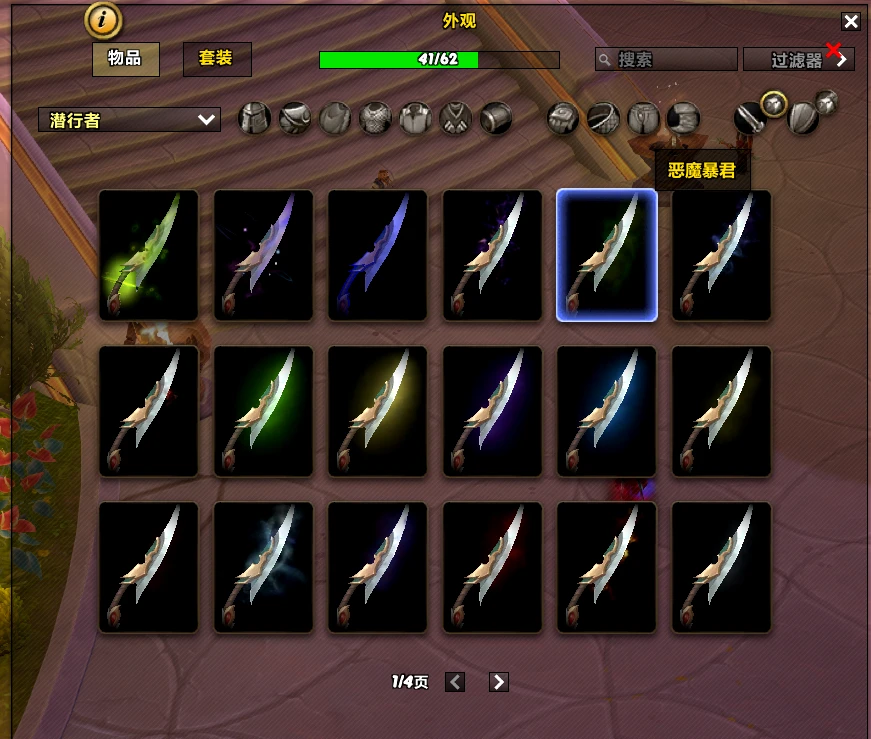Select the blue-highlighted dagger appearance card

click(607, 256)
